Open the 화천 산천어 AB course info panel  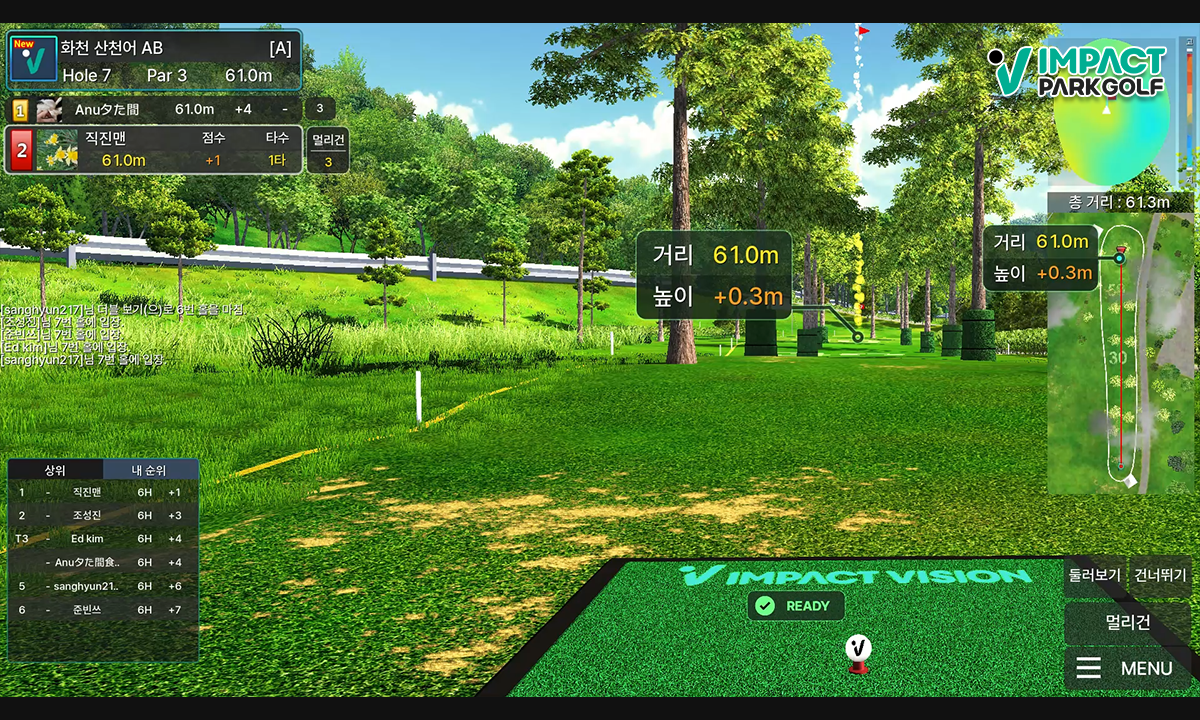pyautogui.click(x=154, y=60)
